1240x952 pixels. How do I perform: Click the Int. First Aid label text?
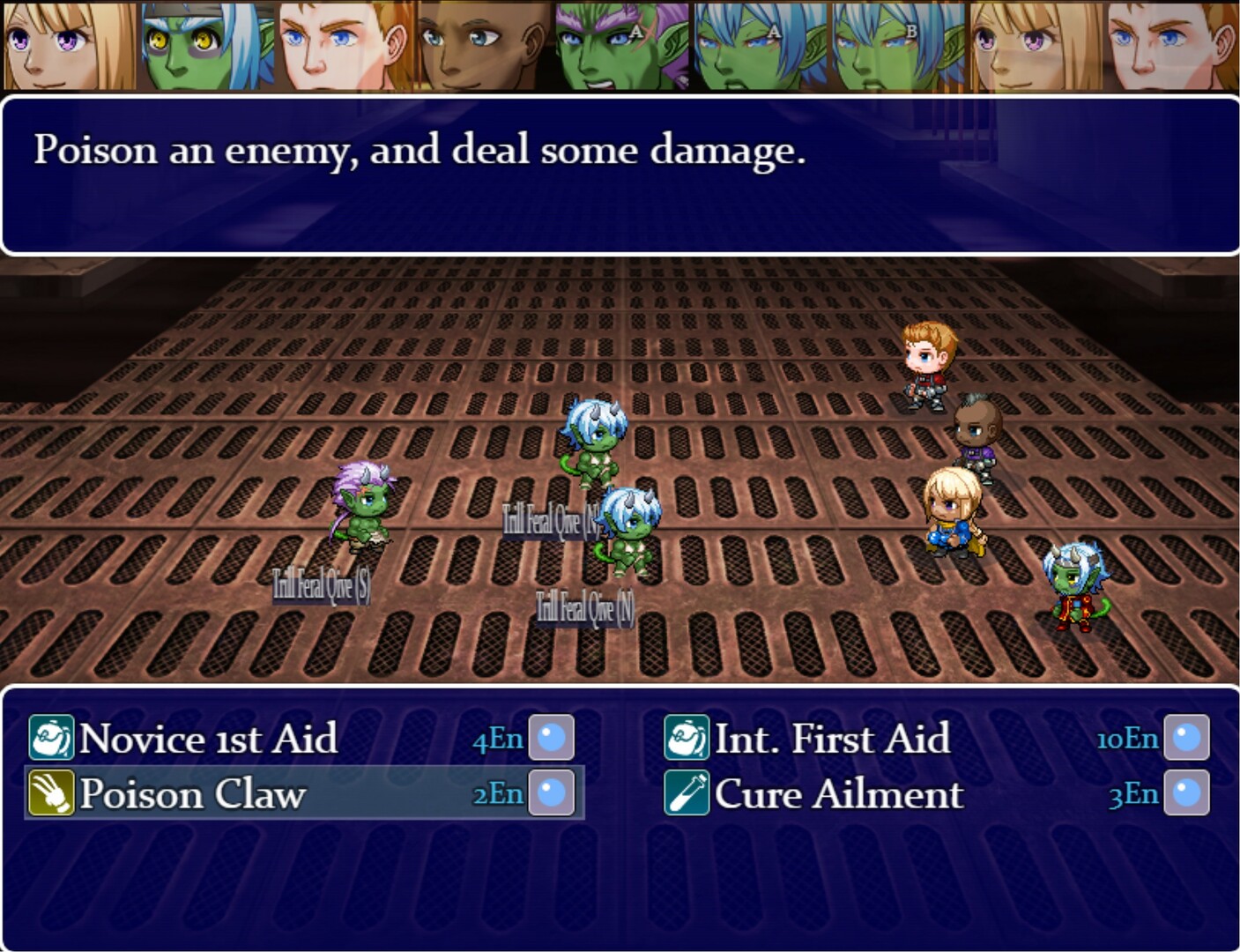(833, 740)
